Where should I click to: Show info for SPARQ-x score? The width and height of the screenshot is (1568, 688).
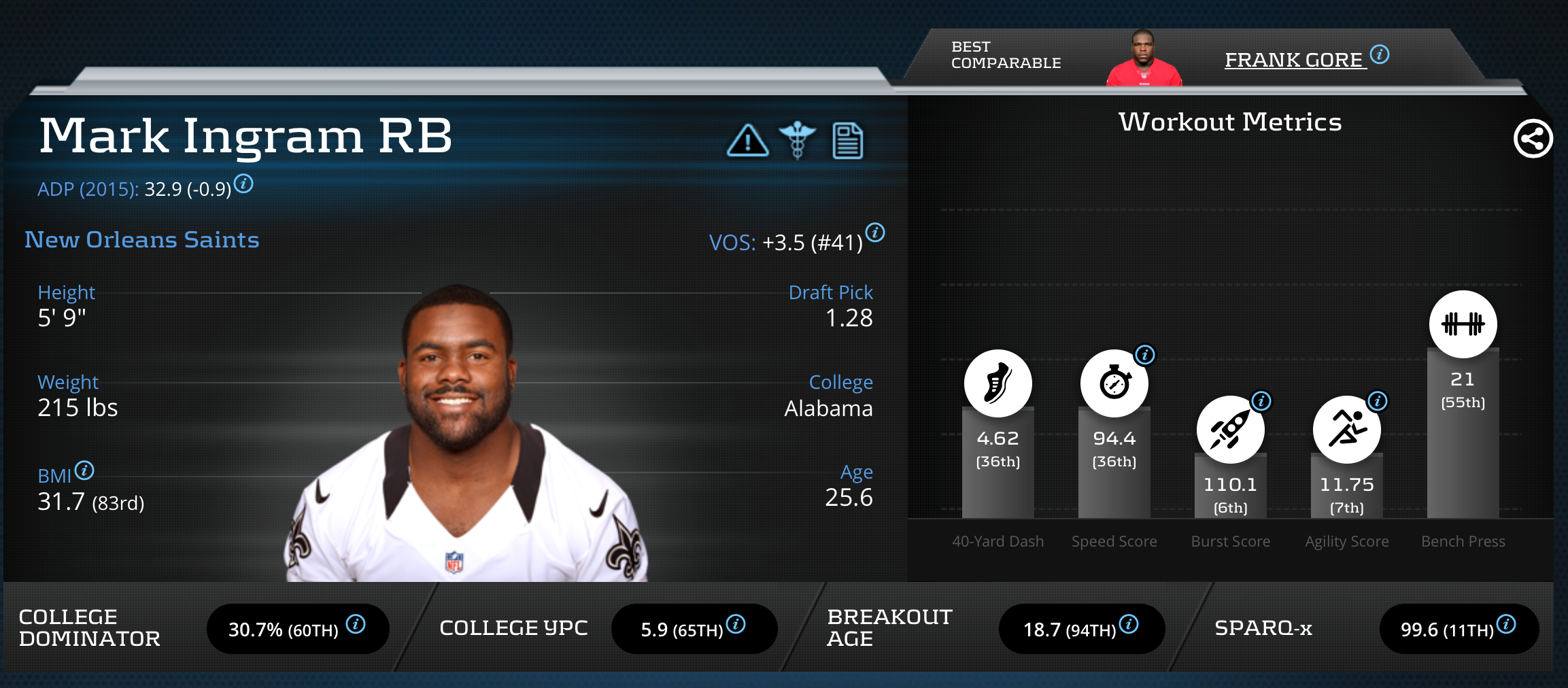coord(1506,624)
